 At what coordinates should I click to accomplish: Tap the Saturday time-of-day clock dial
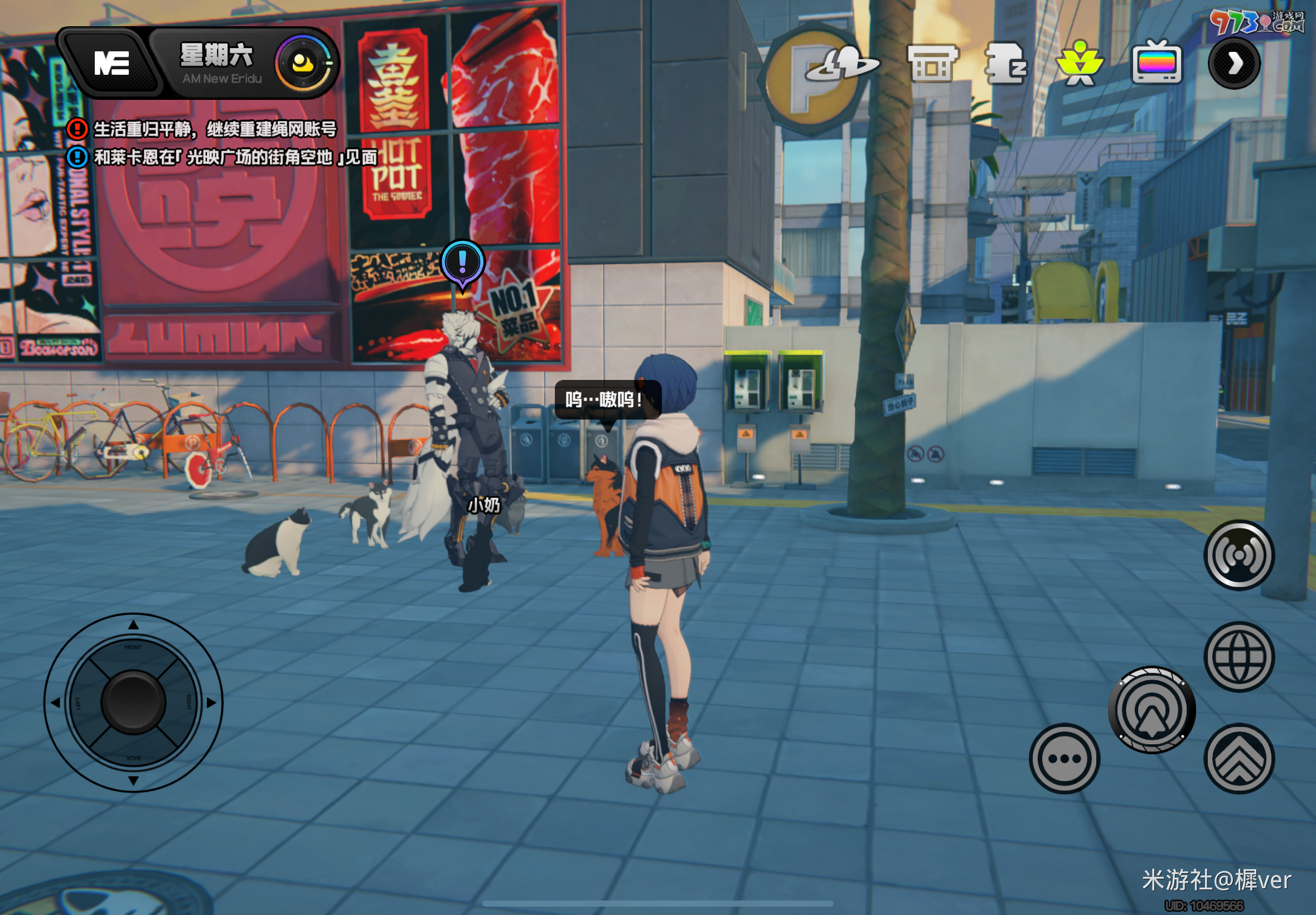click(x=303, y=62)
